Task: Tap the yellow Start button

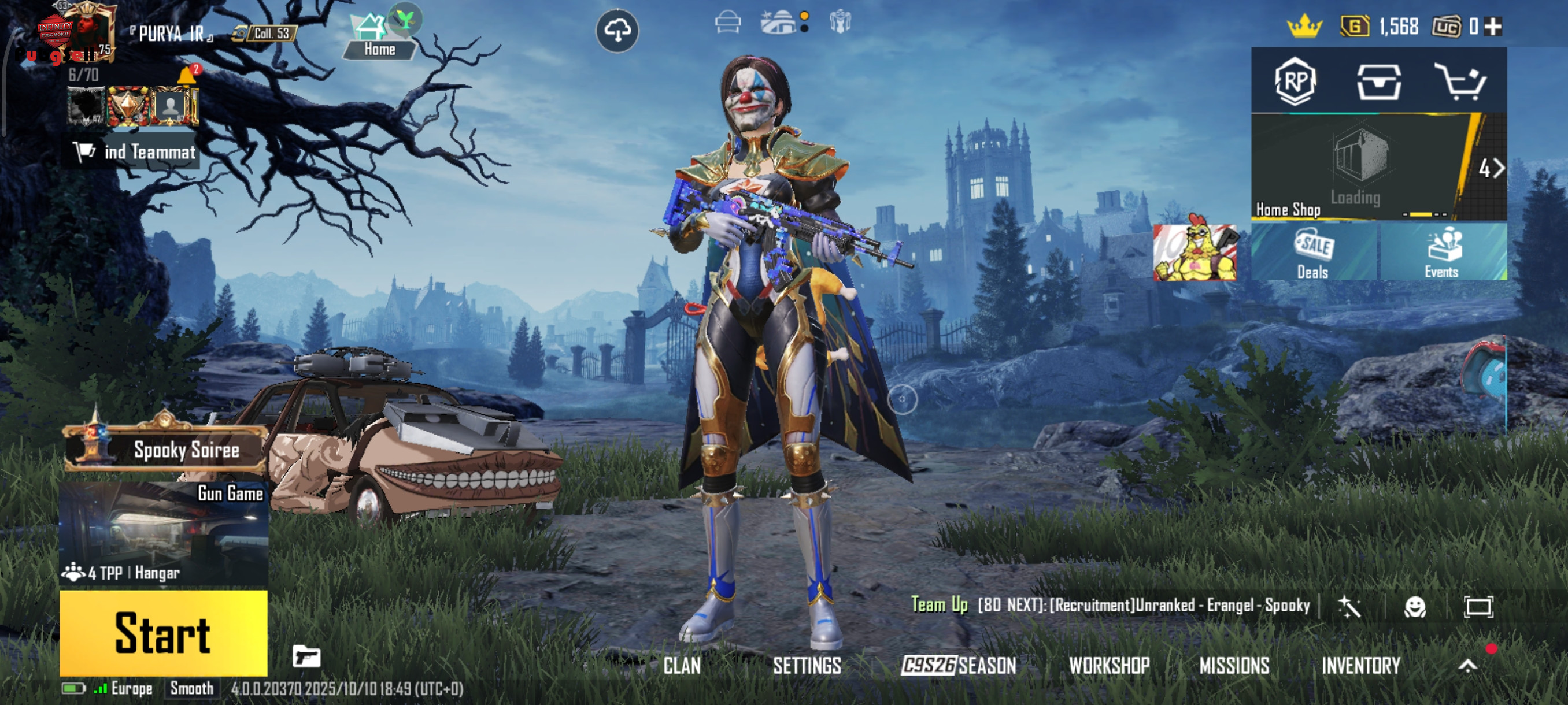Action: click(163, 633)
